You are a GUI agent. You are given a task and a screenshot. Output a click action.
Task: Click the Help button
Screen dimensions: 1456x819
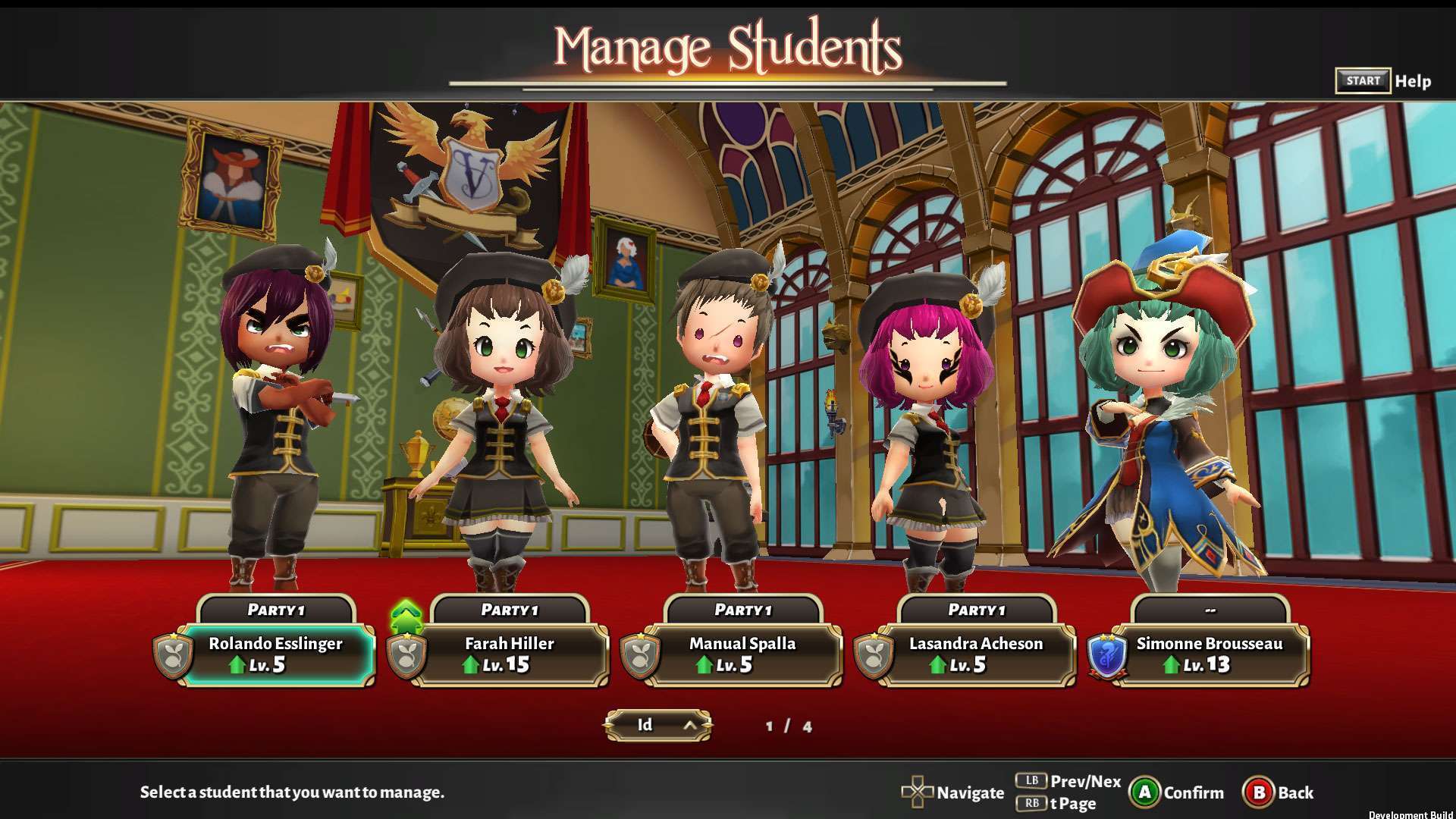pos(1383,81)
